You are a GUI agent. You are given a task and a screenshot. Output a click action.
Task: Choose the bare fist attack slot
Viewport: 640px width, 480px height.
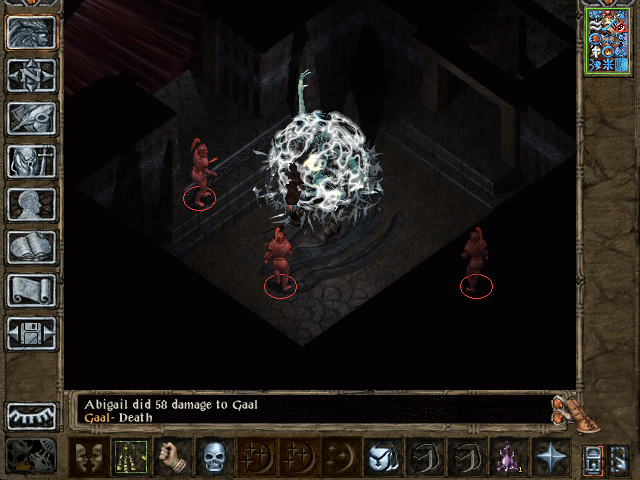172,458
